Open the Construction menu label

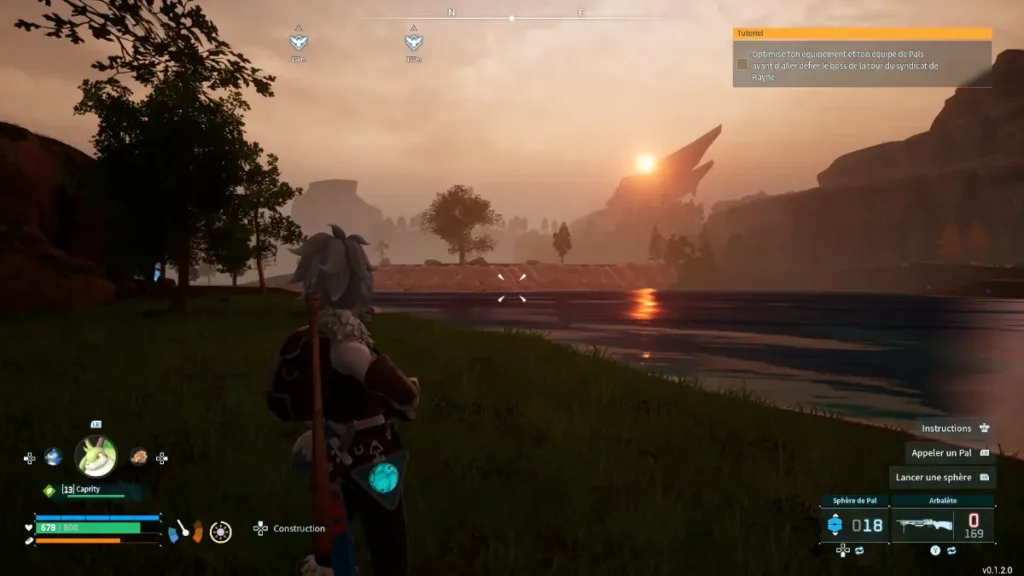tap(299, 528)
